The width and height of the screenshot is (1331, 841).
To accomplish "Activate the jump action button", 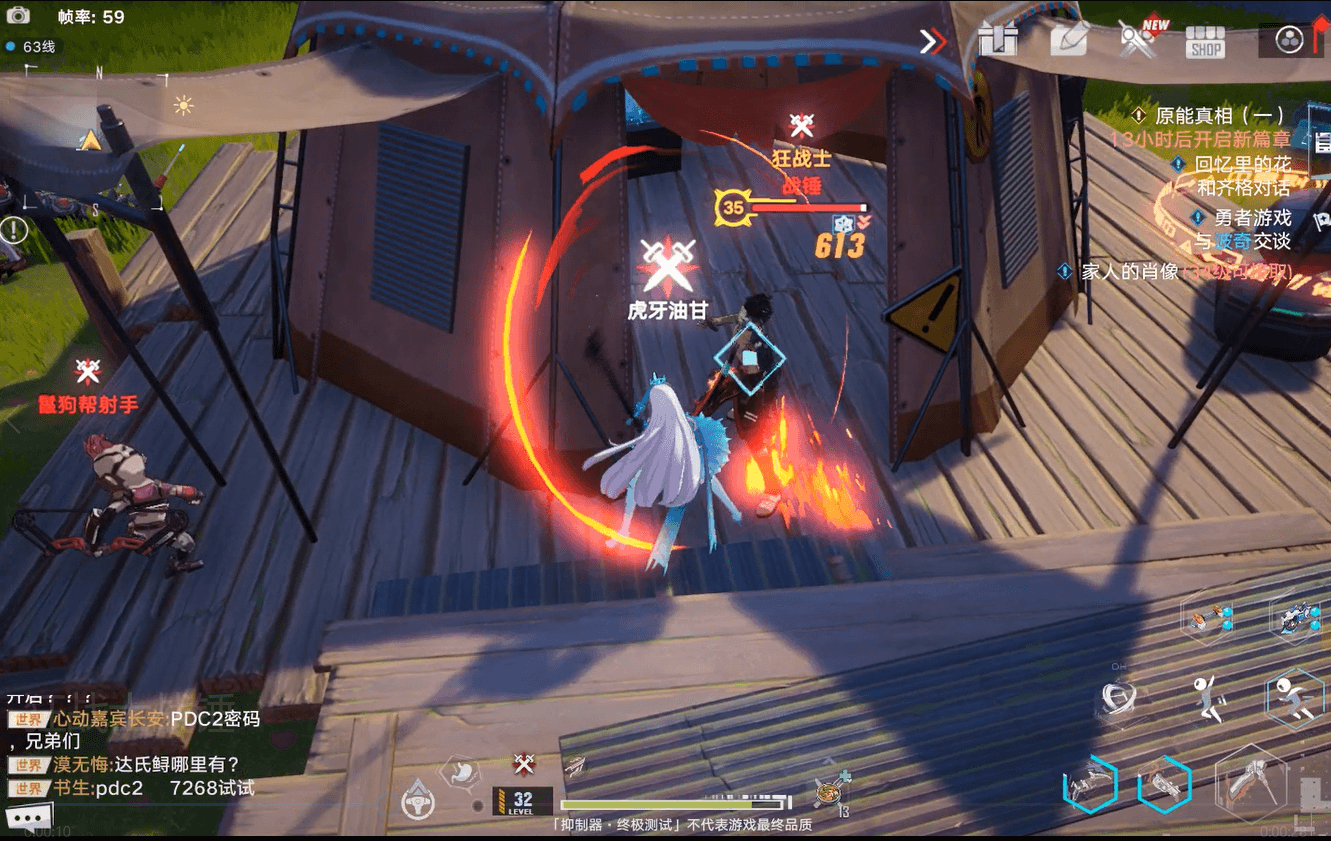I will (1209, 696).
